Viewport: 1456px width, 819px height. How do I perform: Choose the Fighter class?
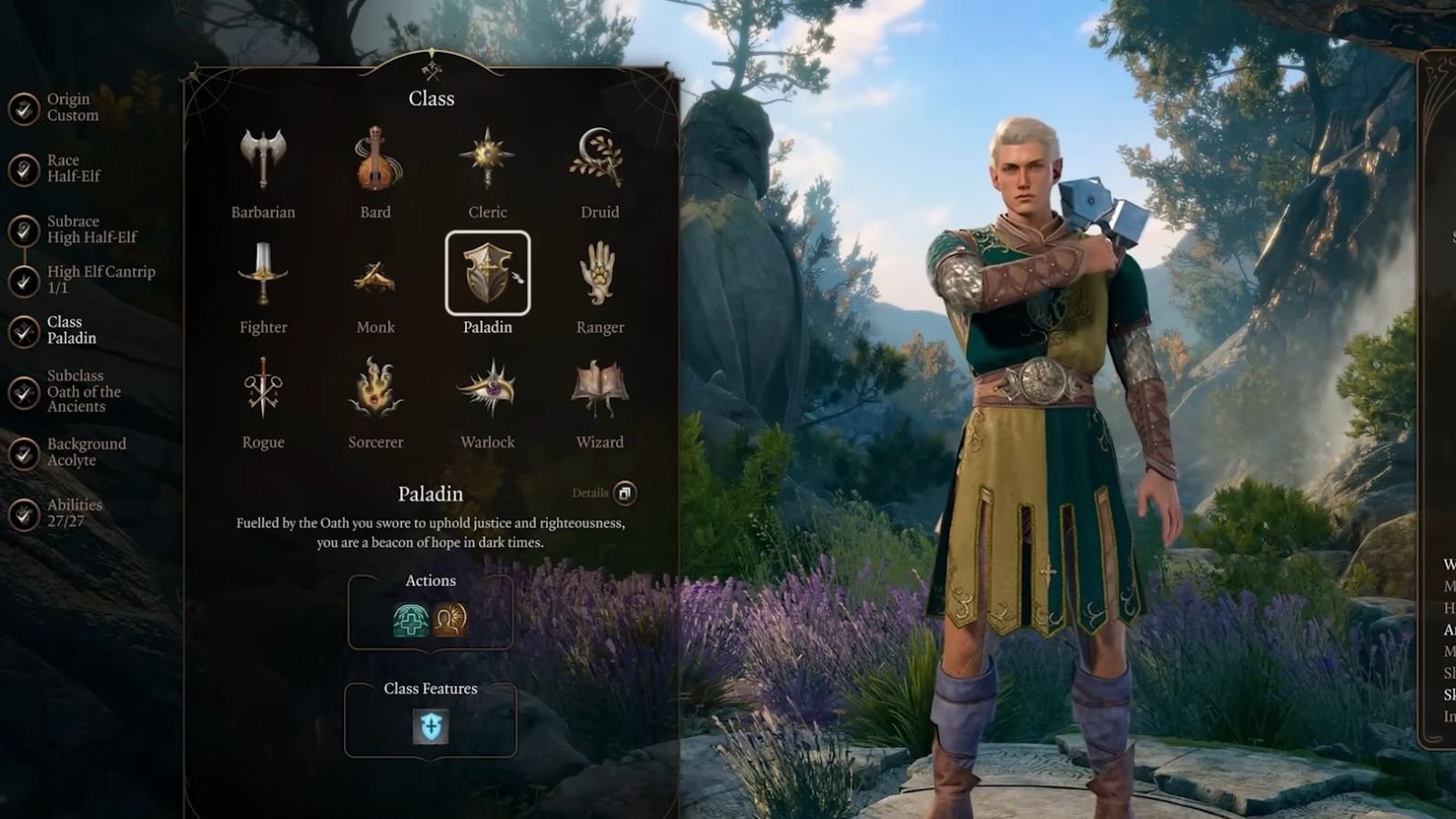click(263, 275)
